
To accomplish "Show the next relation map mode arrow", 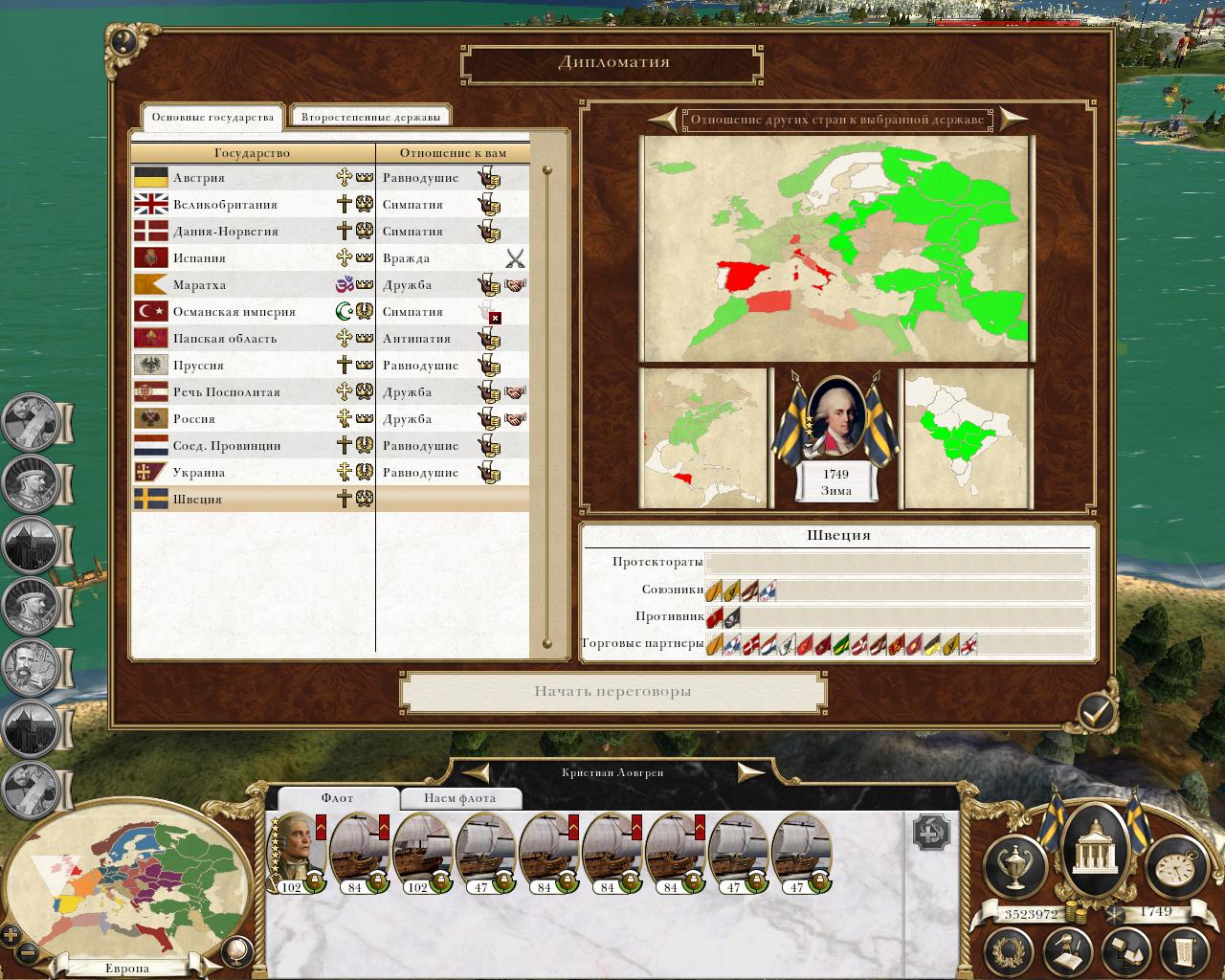I will click(x=1013, y=120).
